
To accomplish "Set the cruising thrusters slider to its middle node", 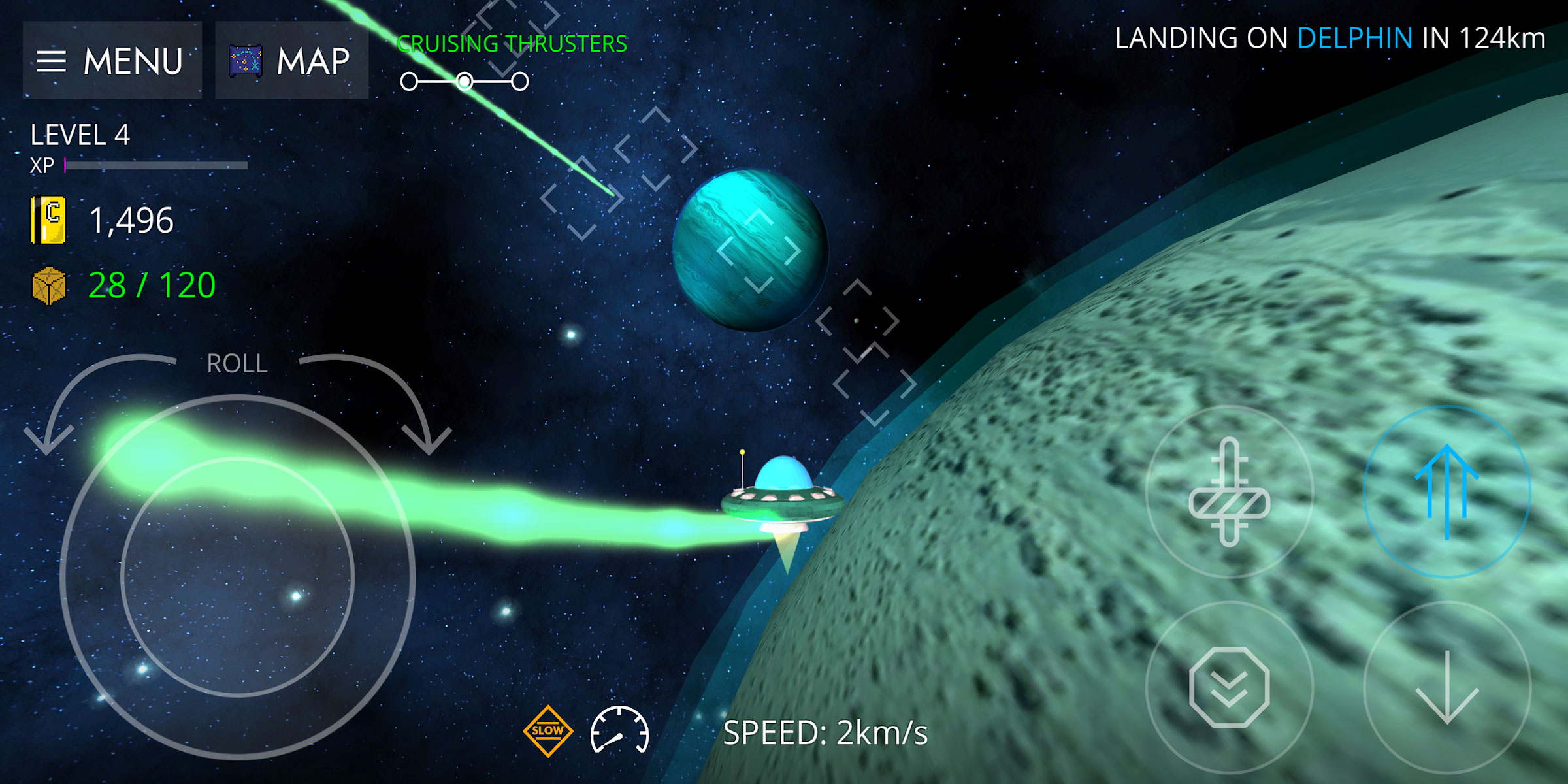I will 465,82.
